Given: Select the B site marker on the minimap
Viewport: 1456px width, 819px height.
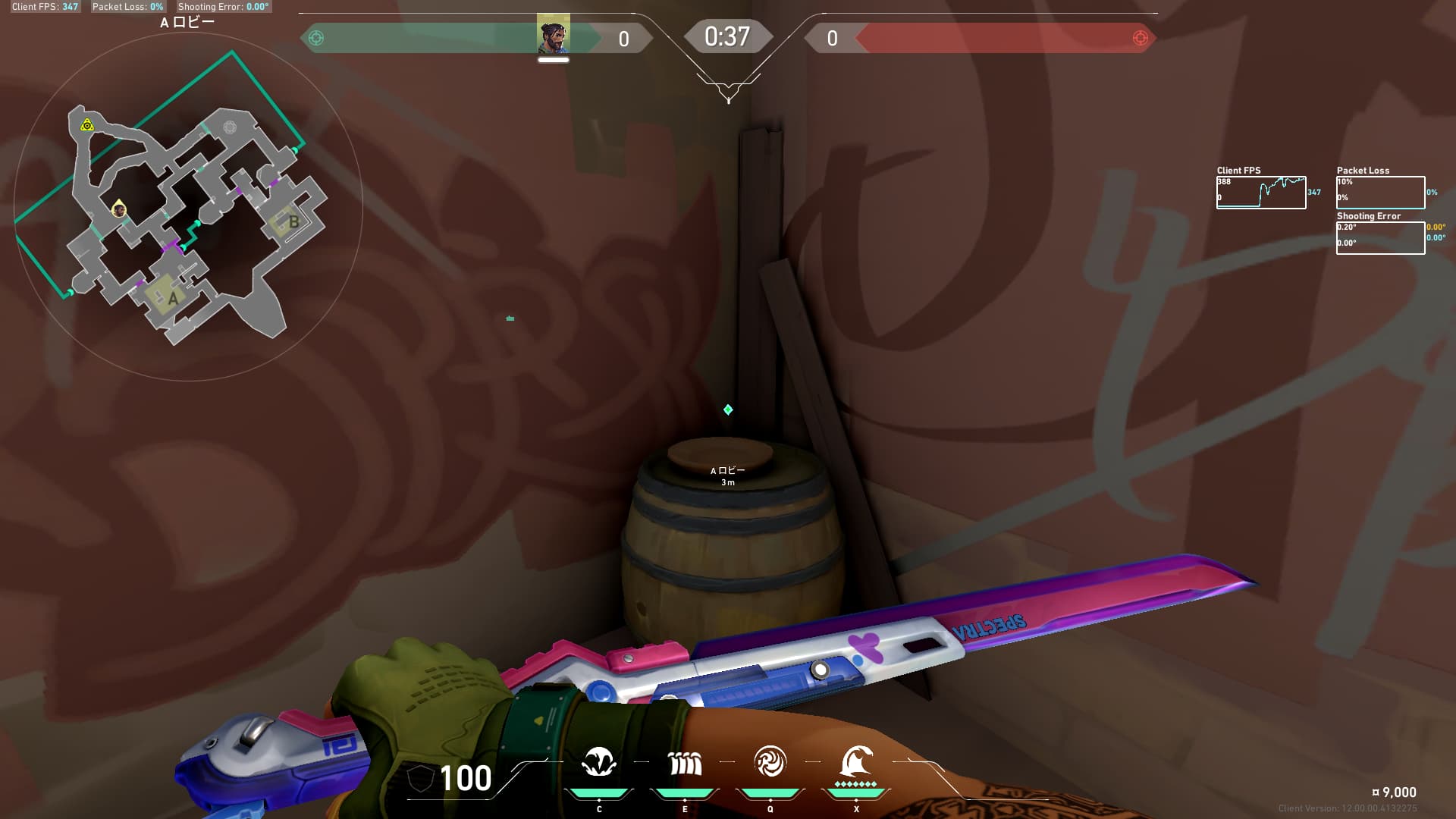Looking at the screenshot, I should [x=293, y=222].
